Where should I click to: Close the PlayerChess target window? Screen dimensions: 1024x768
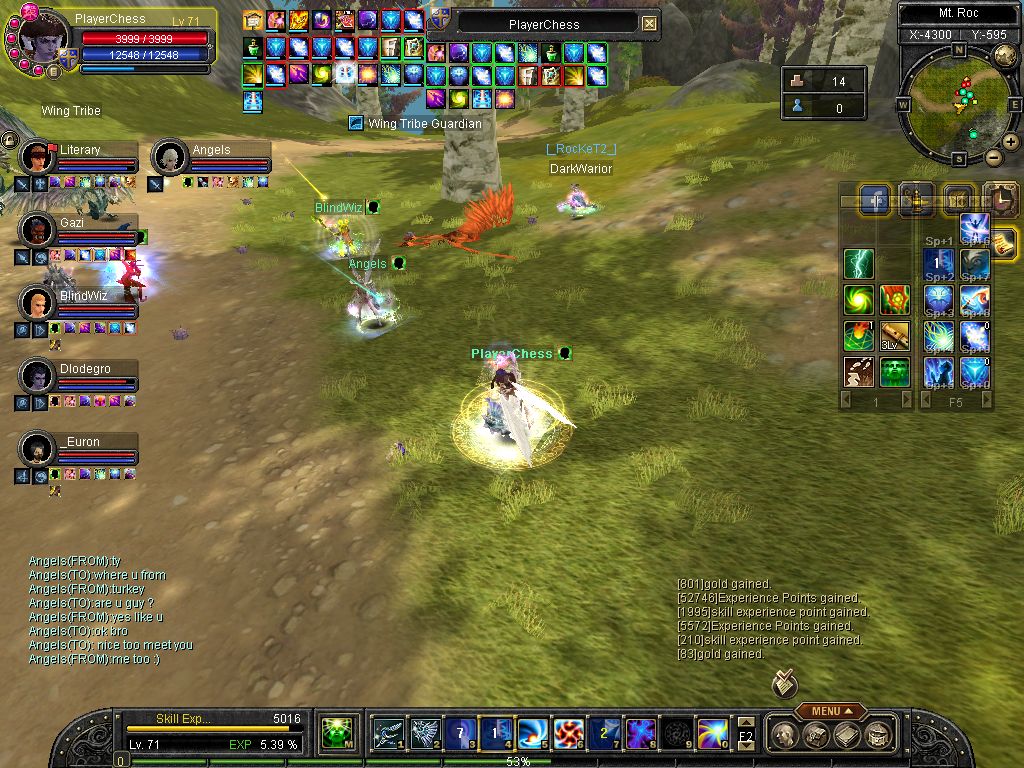coord(650,24)
